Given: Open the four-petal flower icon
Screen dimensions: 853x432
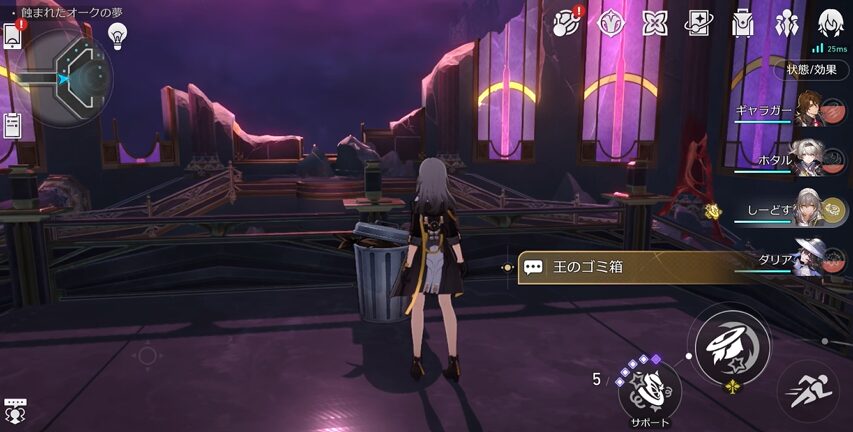Looking at the screenshot, I should pyautogui.click(x=655, y=22).
